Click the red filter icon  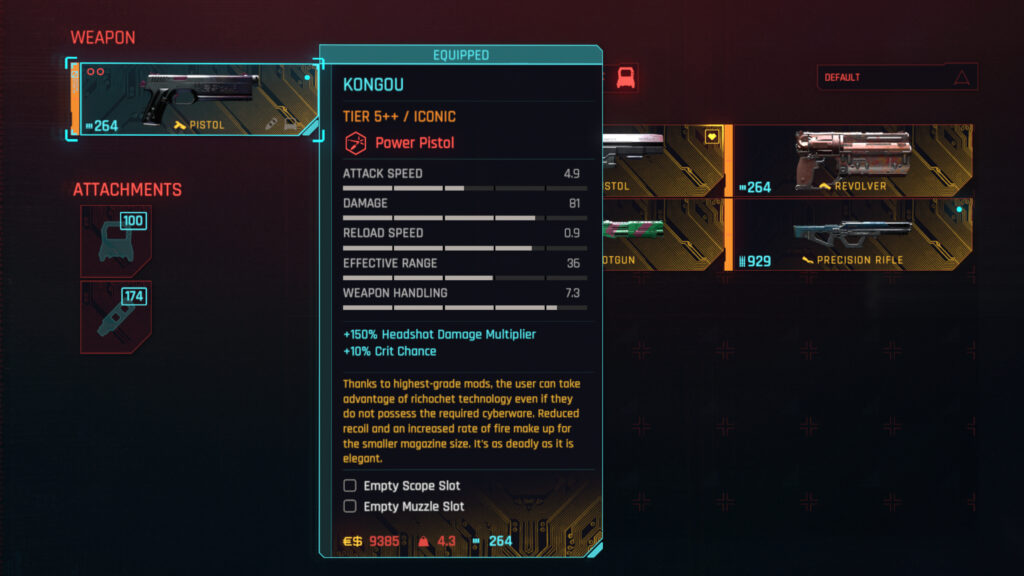tap(627, 78)
